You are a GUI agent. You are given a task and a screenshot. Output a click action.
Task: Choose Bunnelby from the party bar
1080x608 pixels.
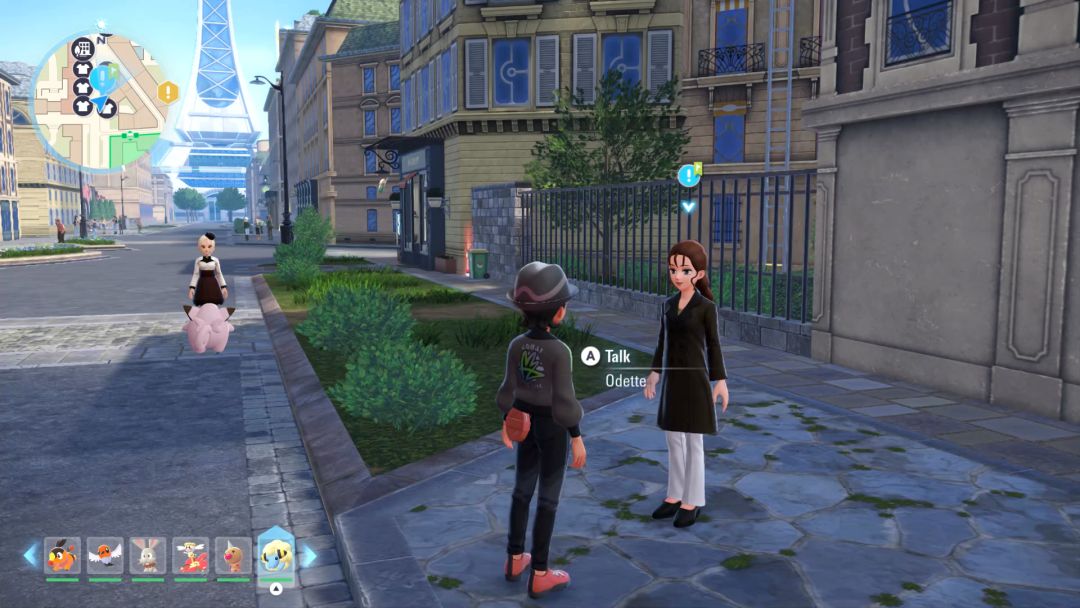coord(147,555)
